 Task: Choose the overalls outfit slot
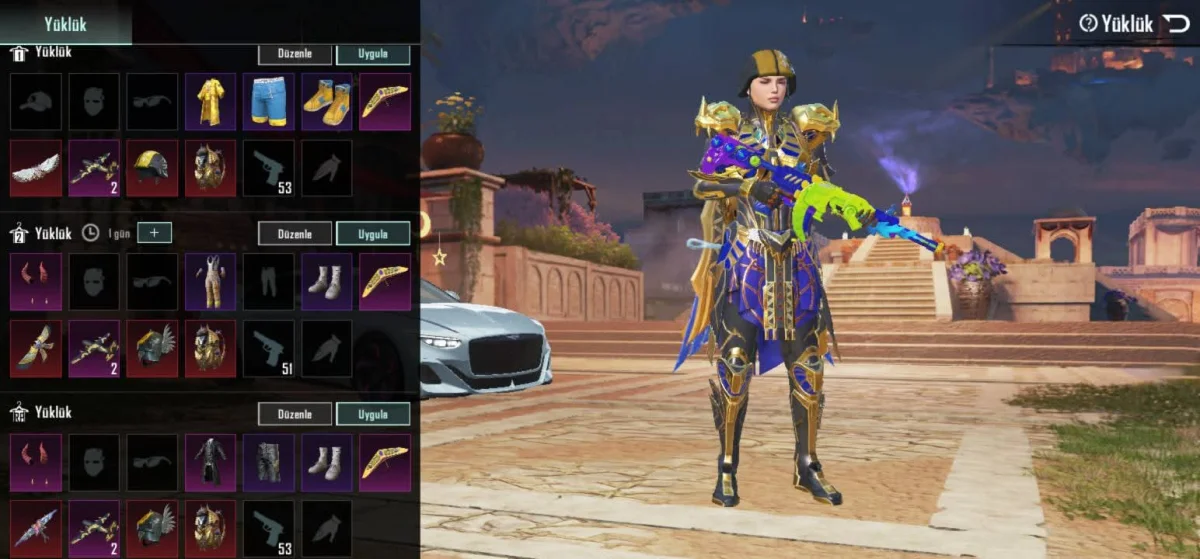(210, 281)
